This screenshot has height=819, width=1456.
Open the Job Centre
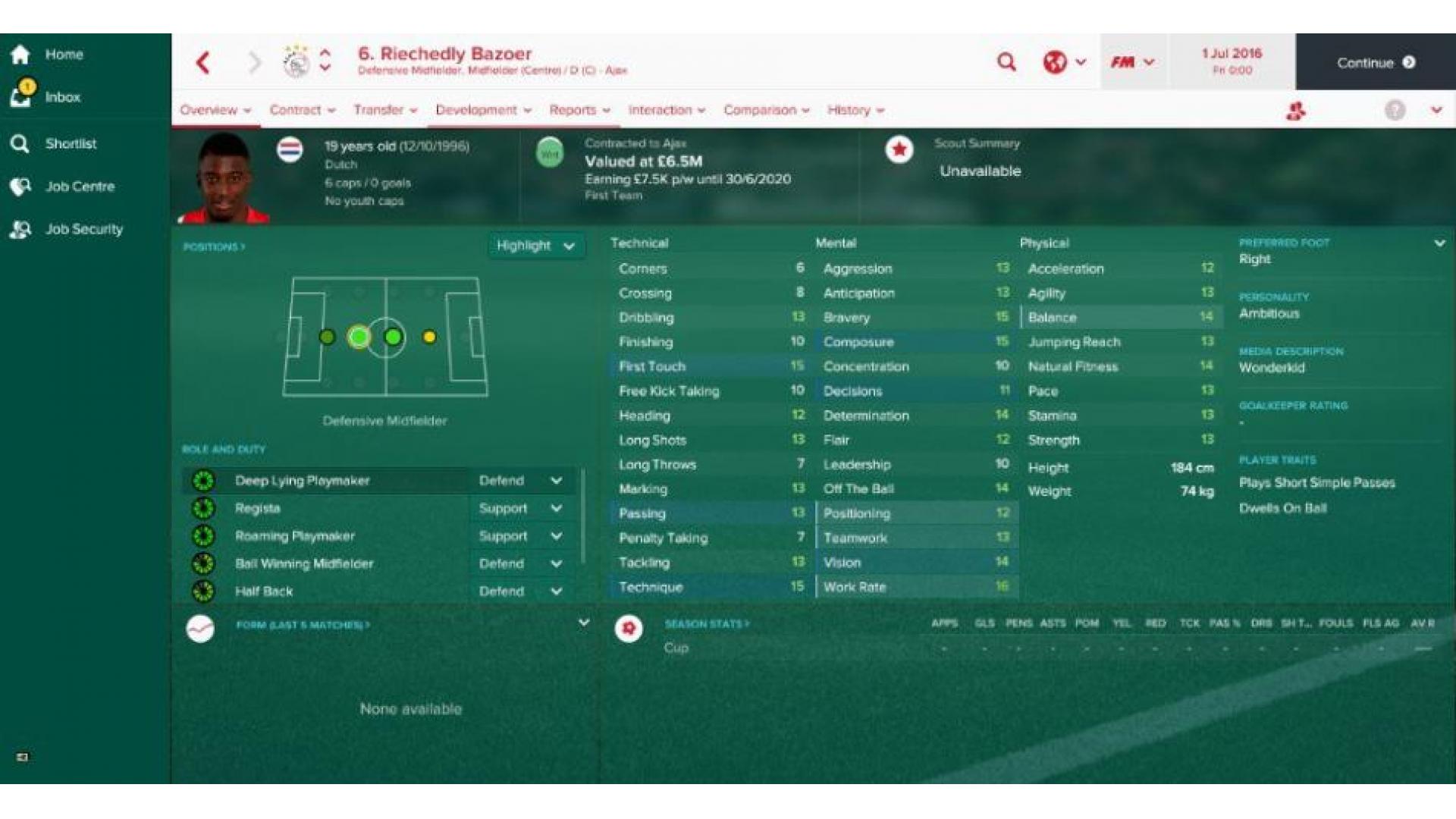[x=79, y=187]
